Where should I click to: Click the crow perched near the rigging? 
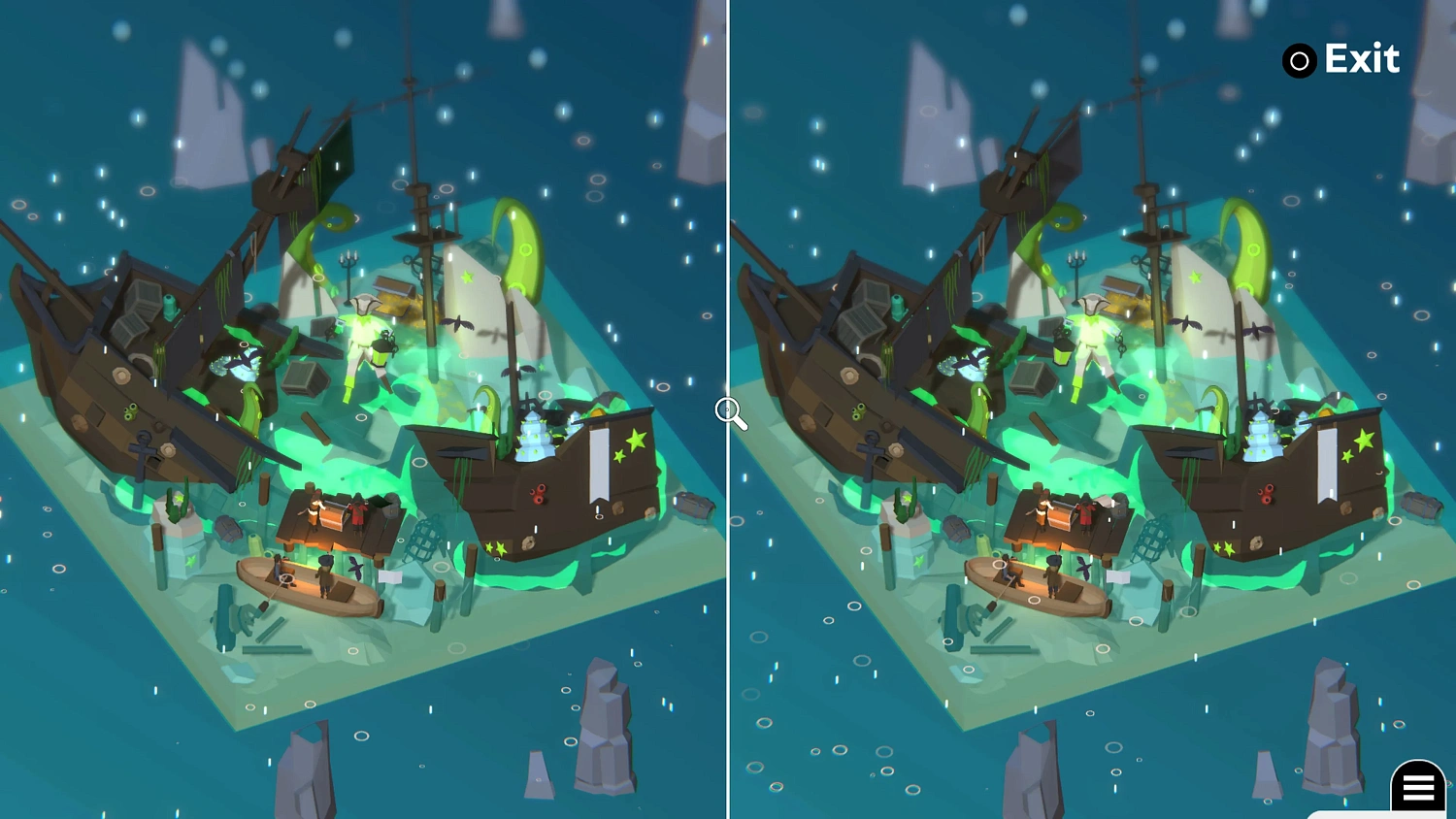pyautogui.click(x=458, y=322)
